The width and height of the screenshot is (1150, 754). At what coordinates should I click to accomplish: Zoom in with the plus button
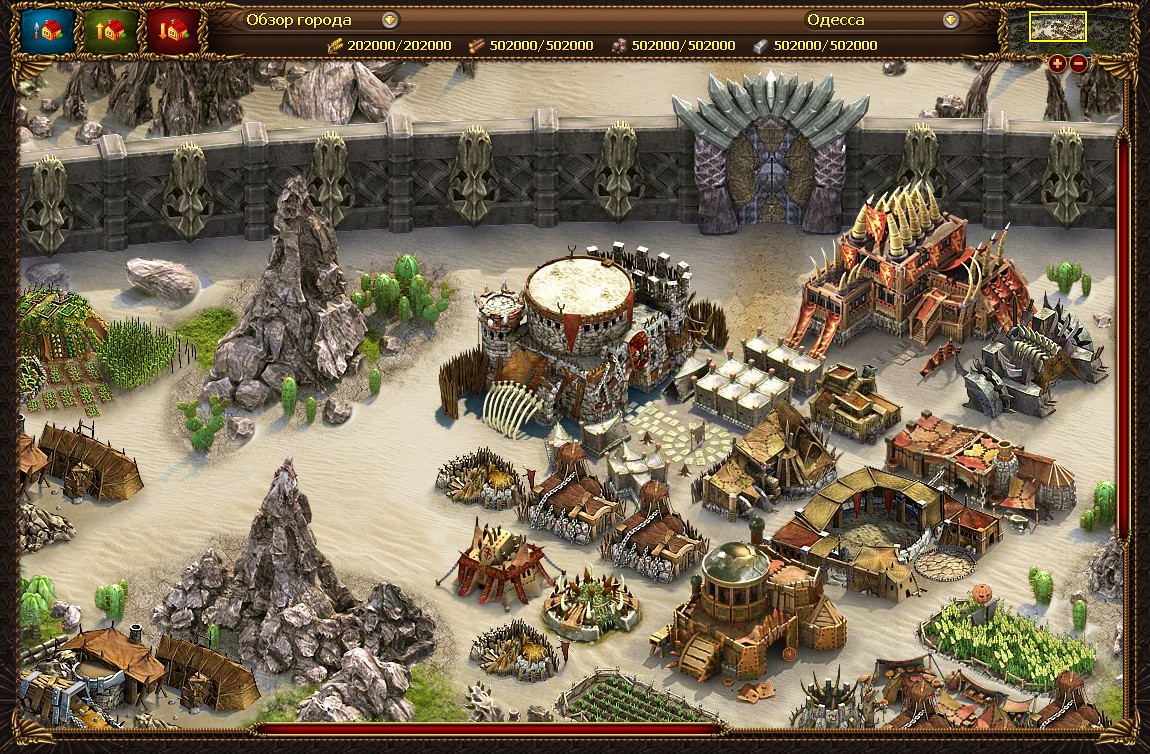pyautogui.click(x=1058, y=64)
